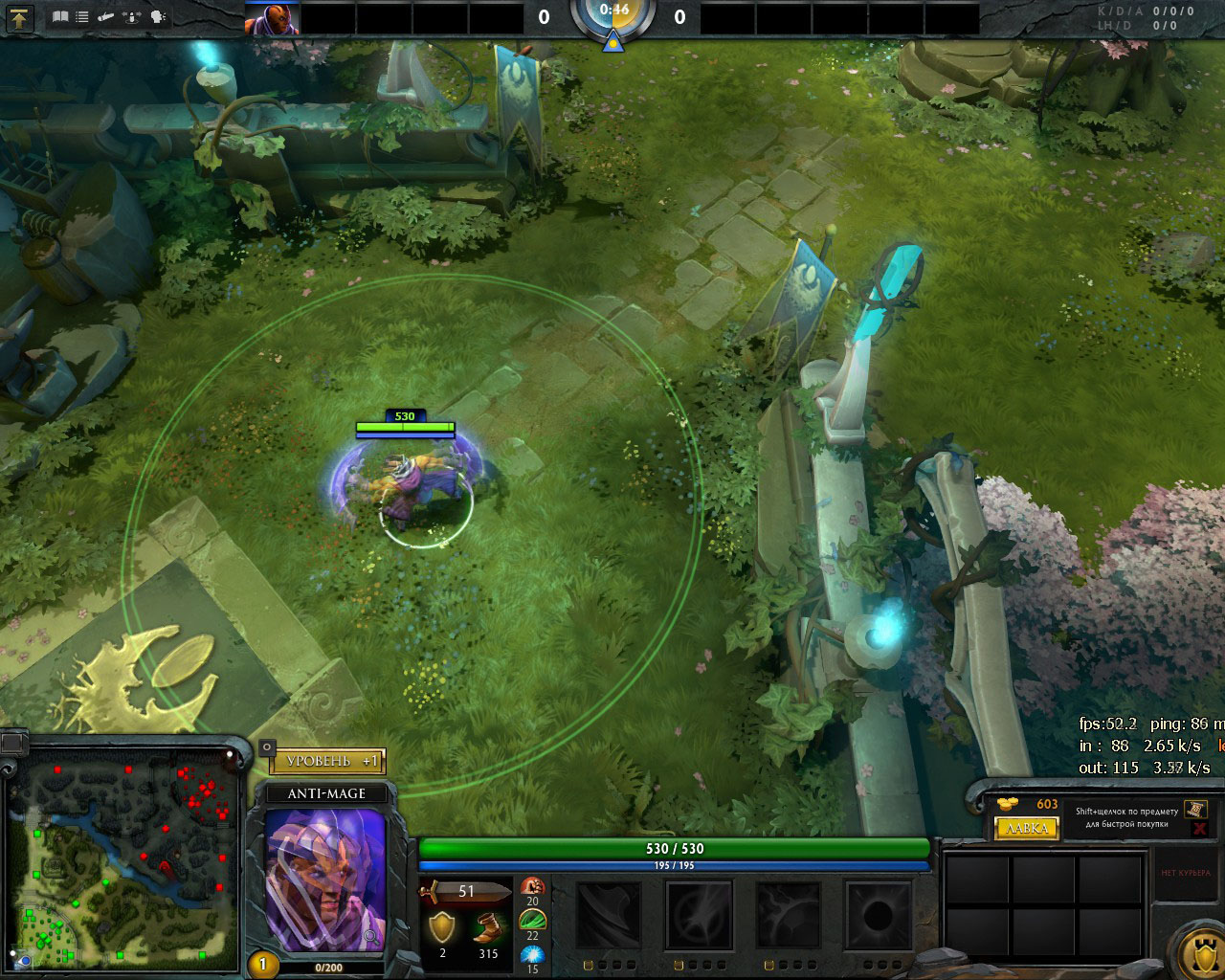Viewport: 1225px width, 980px height.
Task: Click the УРОВЕНЬ +1 level-up button
Action: pos(327,761)
